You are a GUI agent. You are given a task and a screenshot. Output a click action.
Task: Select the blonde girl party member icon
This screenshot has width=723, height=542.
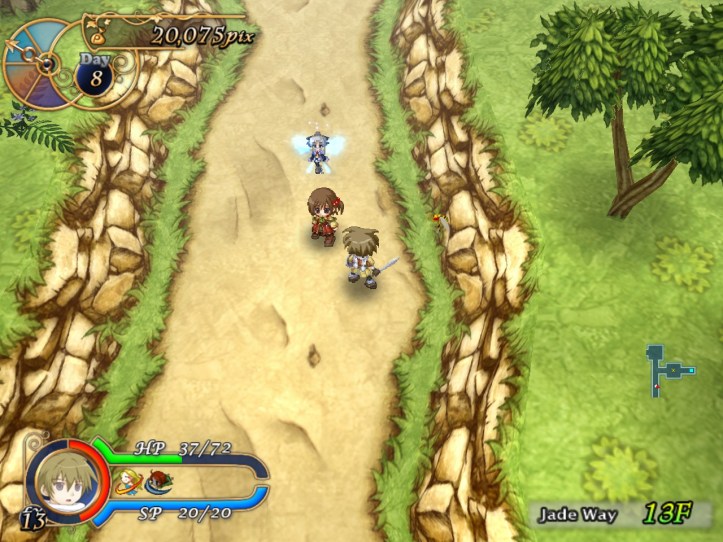pos(127,485)
